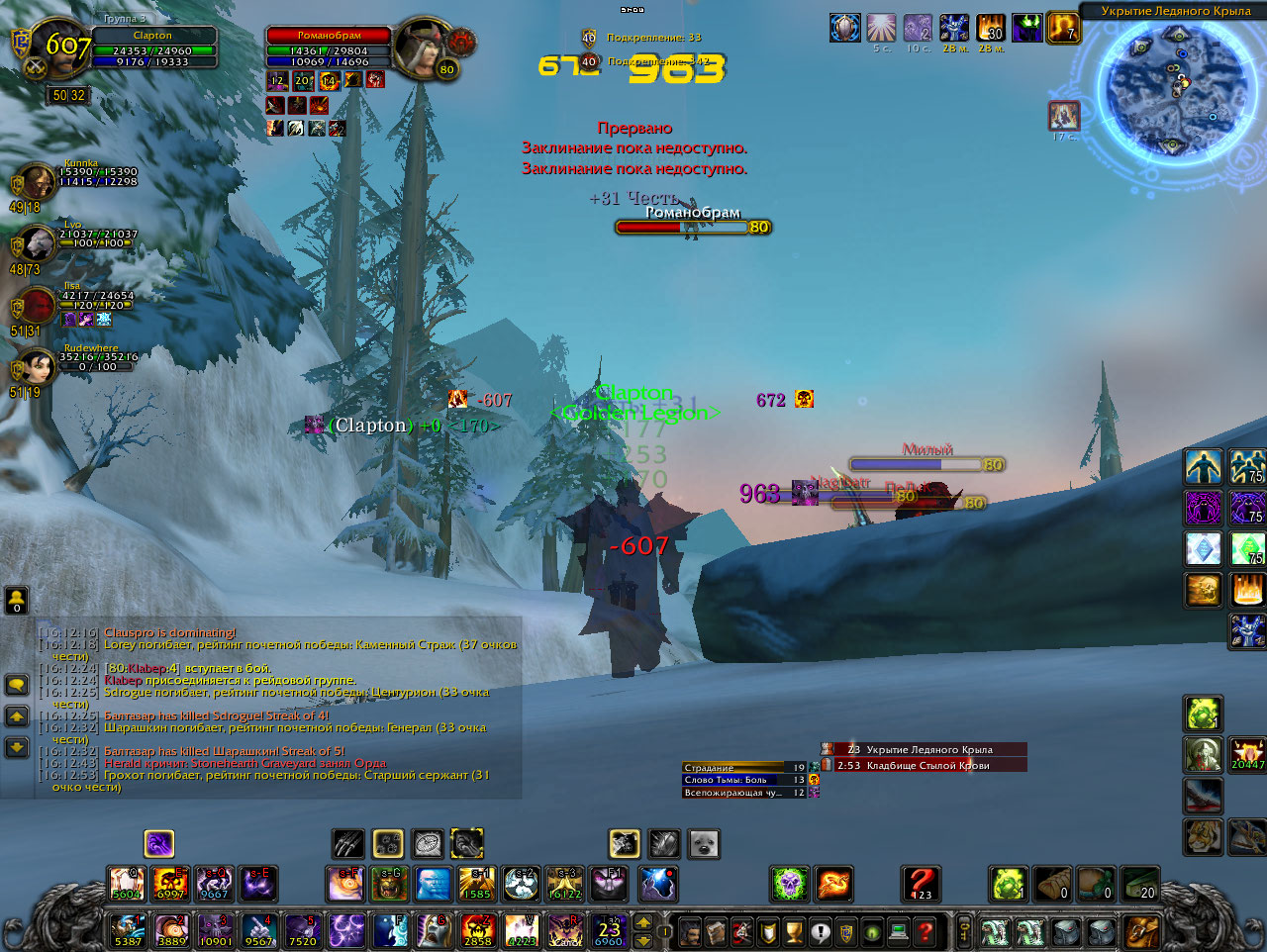Cast the blue face spell bound to F

point(390,930)
